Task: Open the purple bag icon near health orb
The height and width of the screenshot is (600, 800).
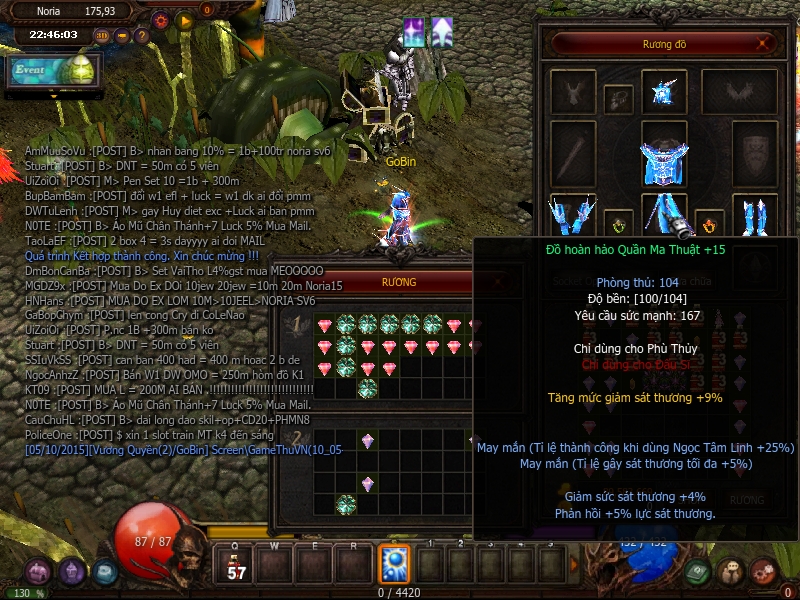Action: point(38,571)
